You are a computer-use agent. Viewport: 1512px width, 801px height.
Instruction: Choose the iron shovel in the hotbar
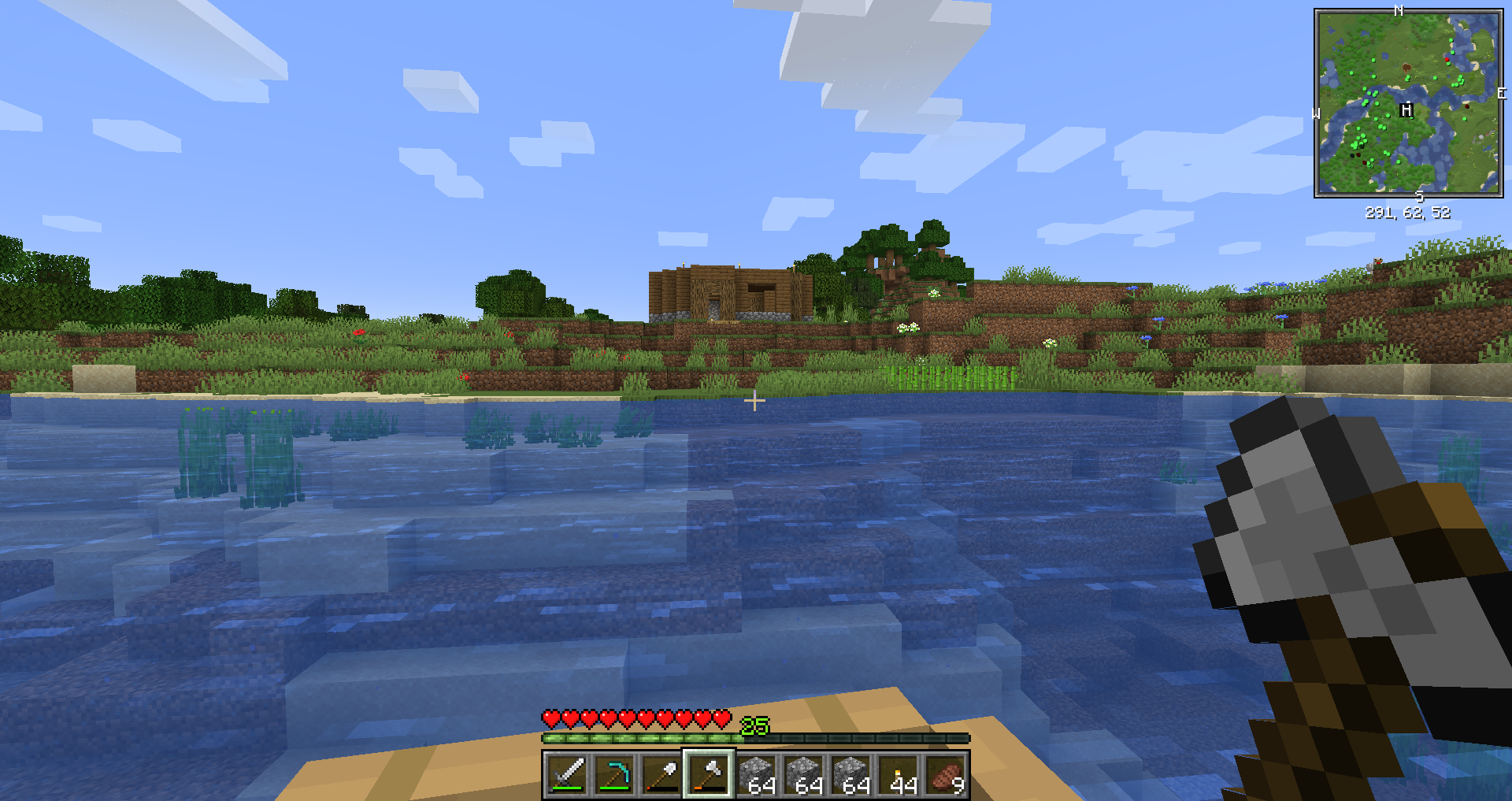coord(661,774)
